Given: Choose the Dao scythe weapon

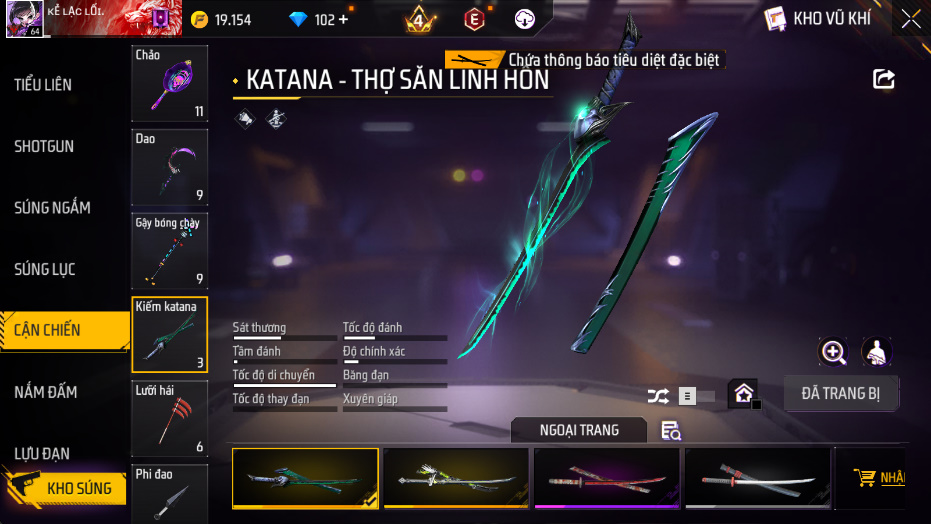Looking at the screenshot, I should [169, 167].
